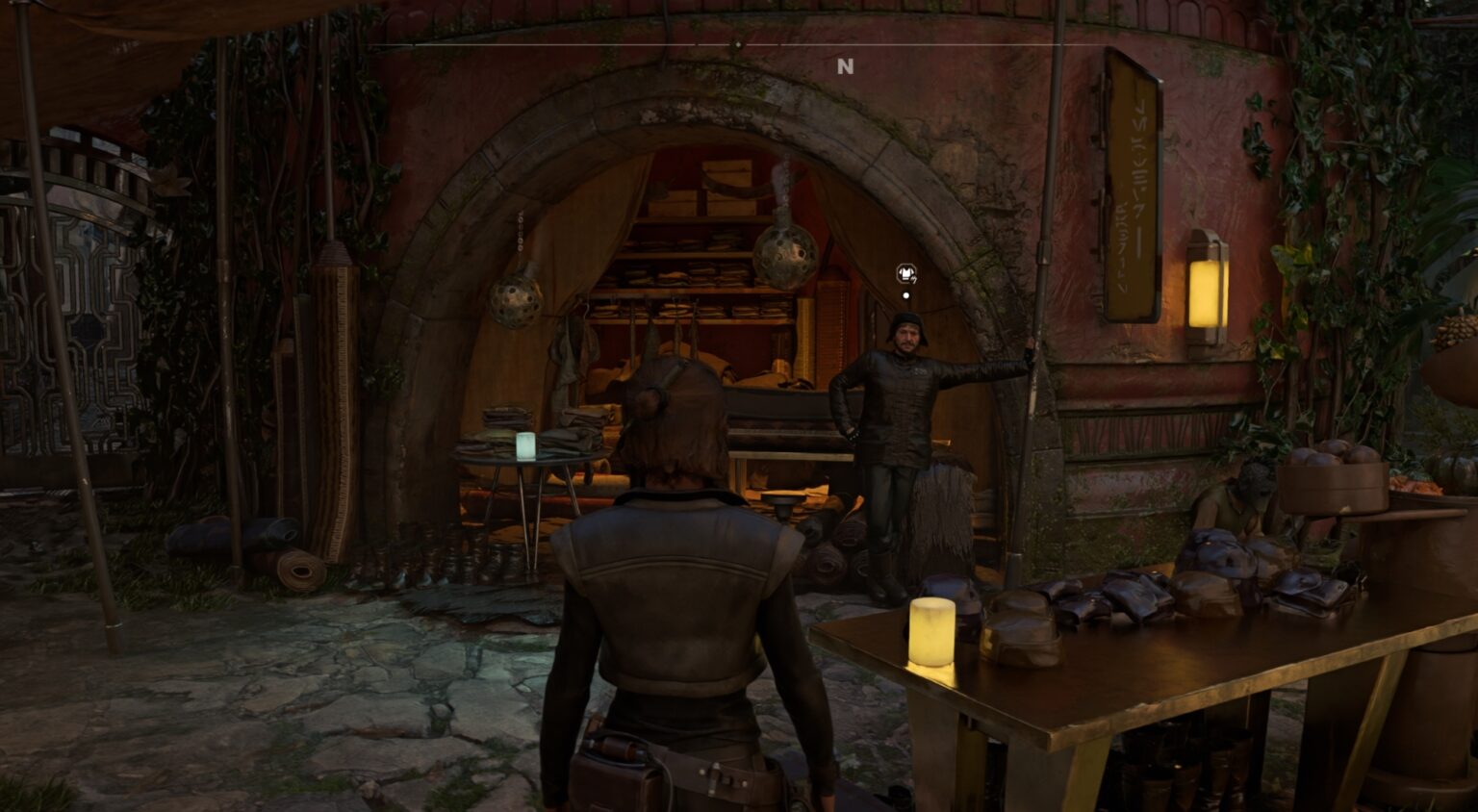Select the clothing merchant shirt icon
This screenshot has width=1478, height=812.
pos(906,273)
